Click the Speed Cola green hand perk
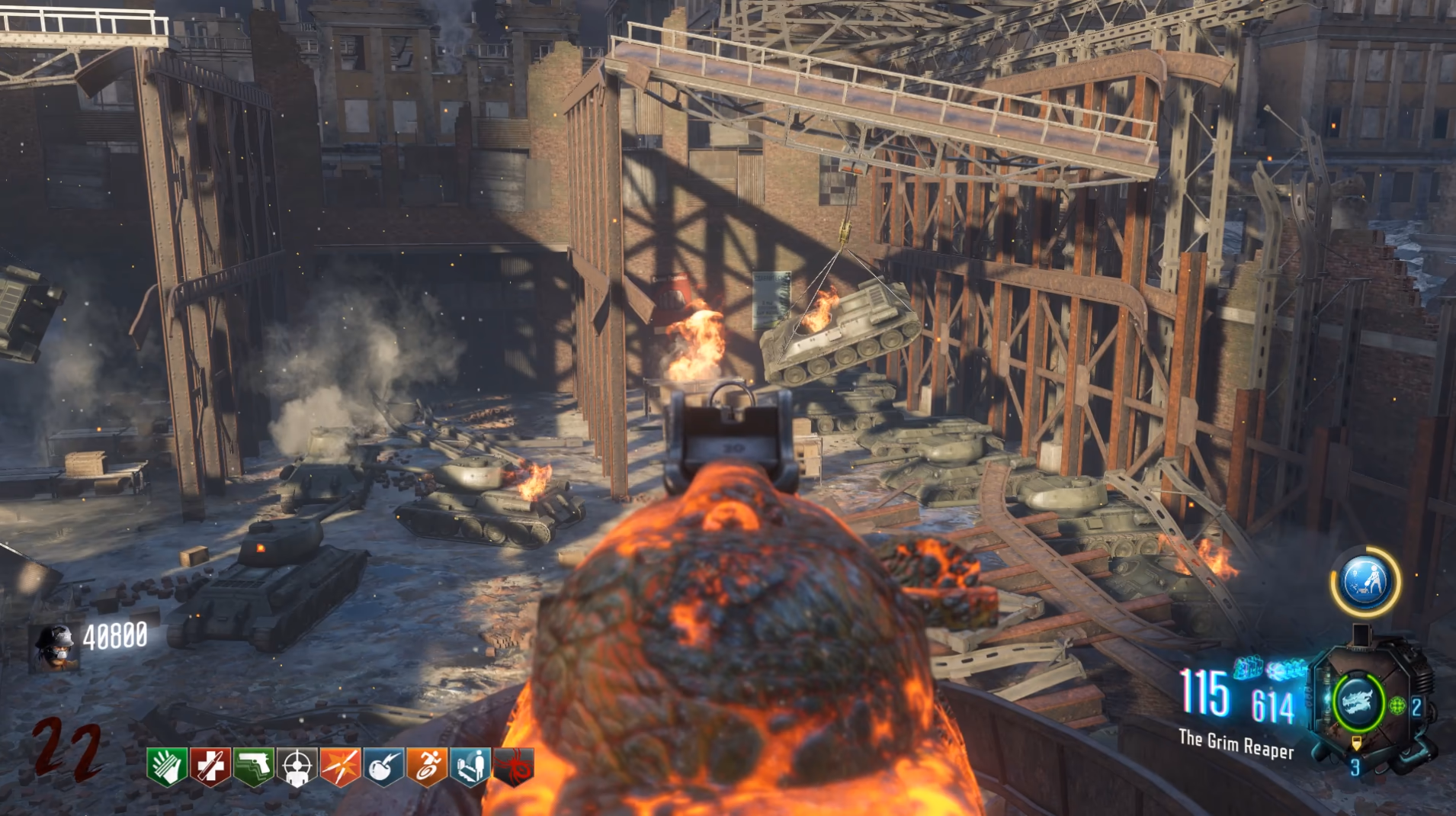The image size is (1456, 816). [167, 766]
